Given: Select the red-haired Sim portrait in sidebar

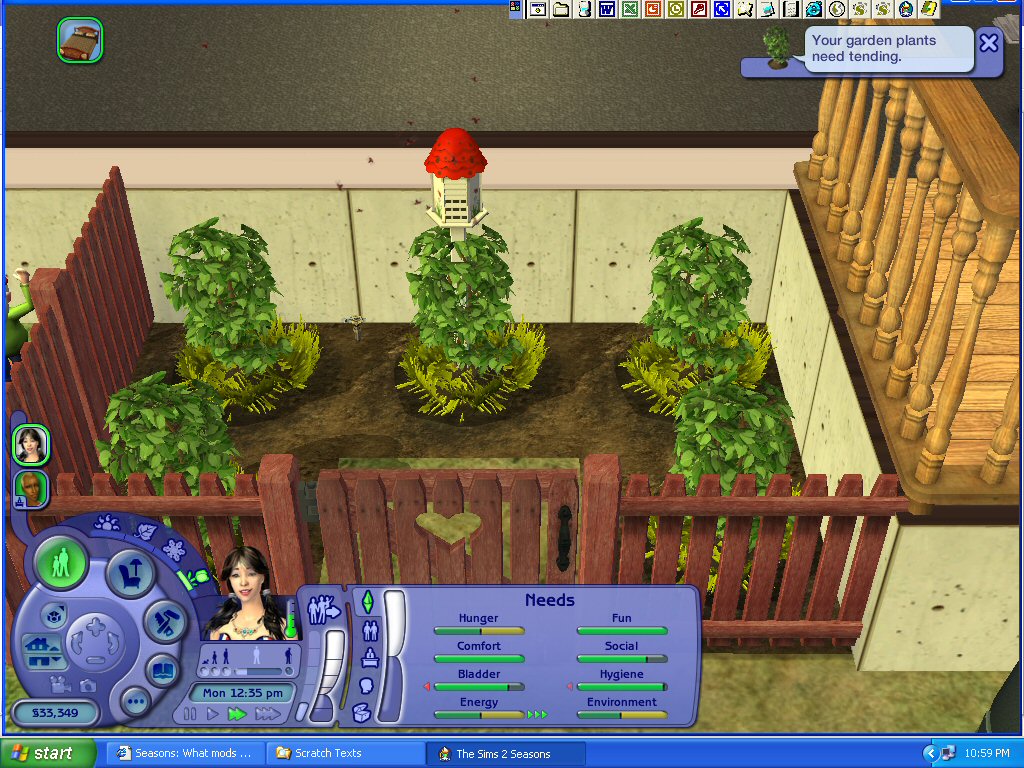Looking at the screenshot, I should tap(31, 489).
